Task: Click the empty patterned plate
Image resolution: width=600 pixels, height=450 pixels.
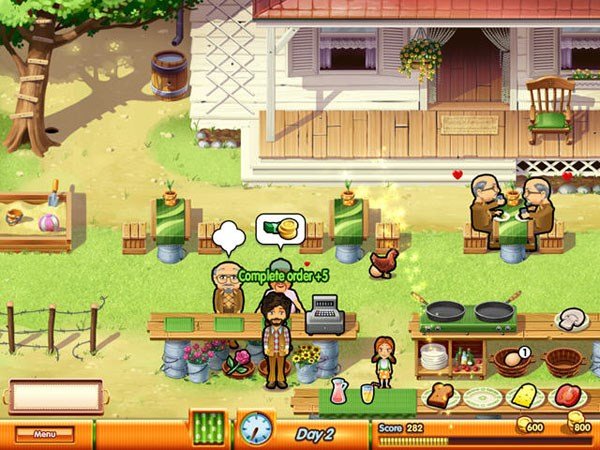Action: (480, 395)
